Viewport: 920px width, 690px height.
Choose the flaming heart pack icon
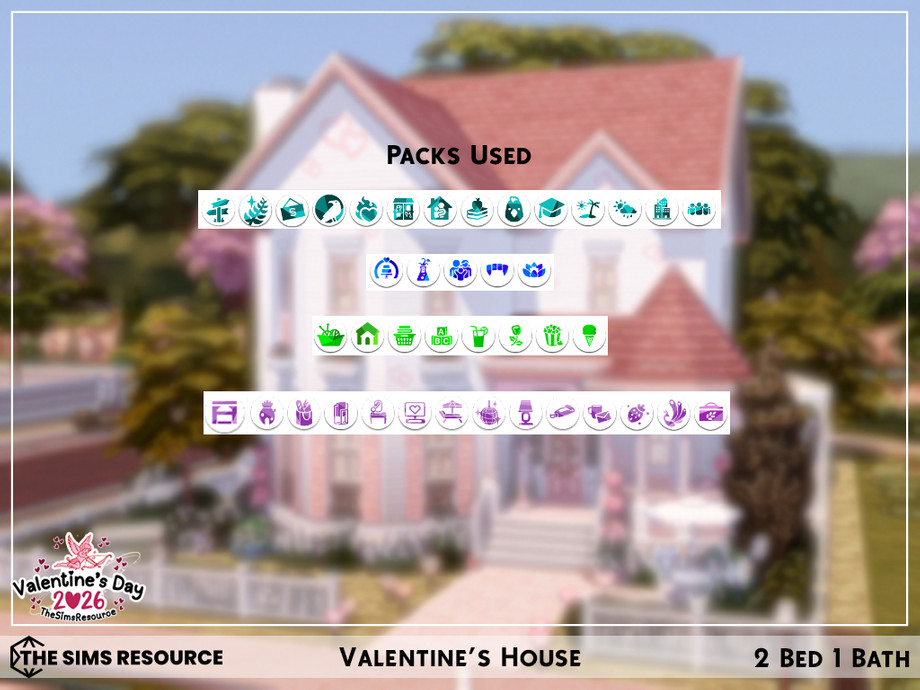[366, 210]
